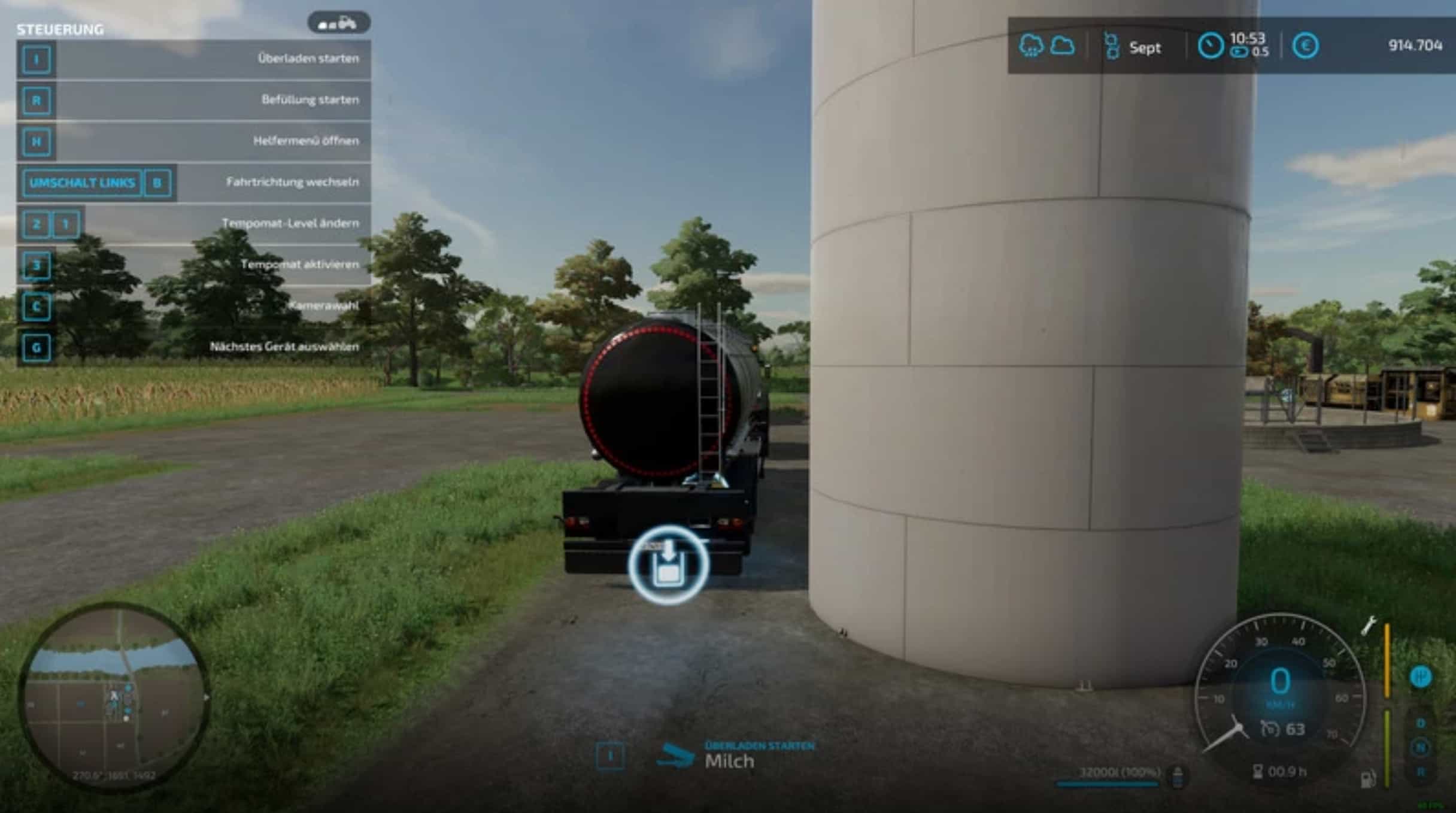This screenshot has height=813, width=1456.
Task: Click the clock icon beside the time
Action: click(x=1210, y=46)
